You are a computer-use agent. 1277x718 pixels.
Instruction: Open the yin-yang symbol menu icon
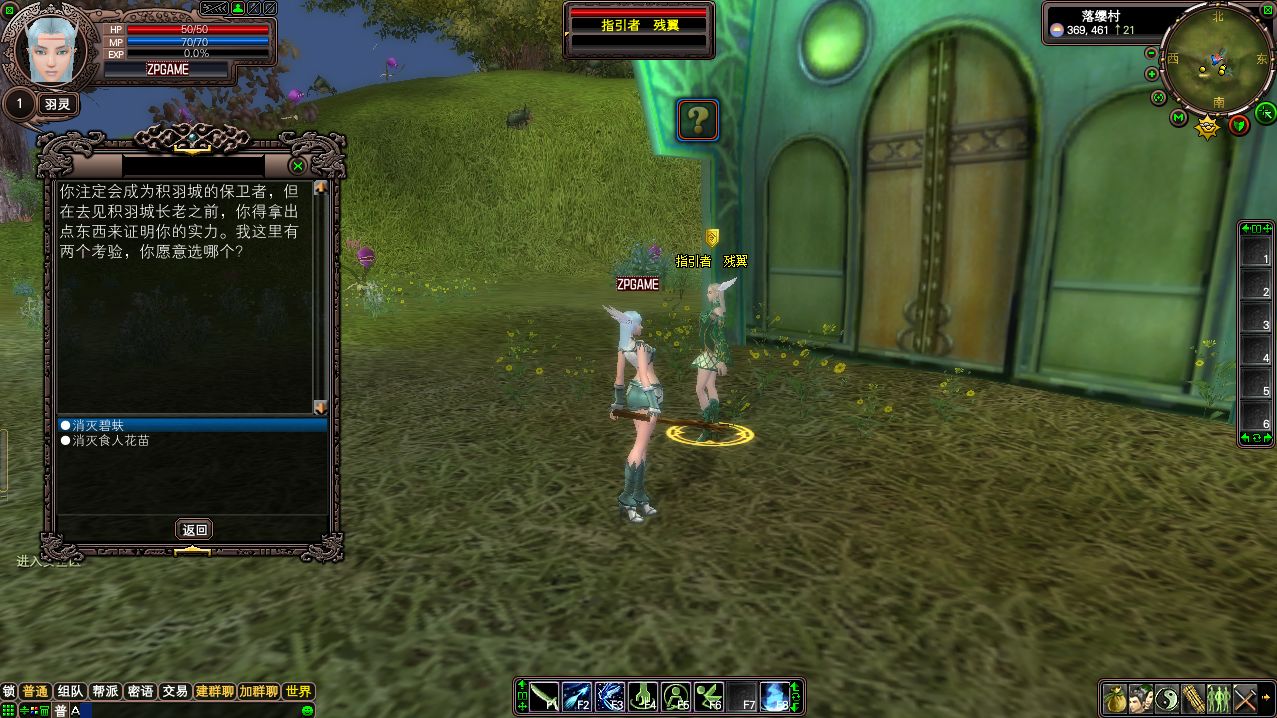[1167, 698]
